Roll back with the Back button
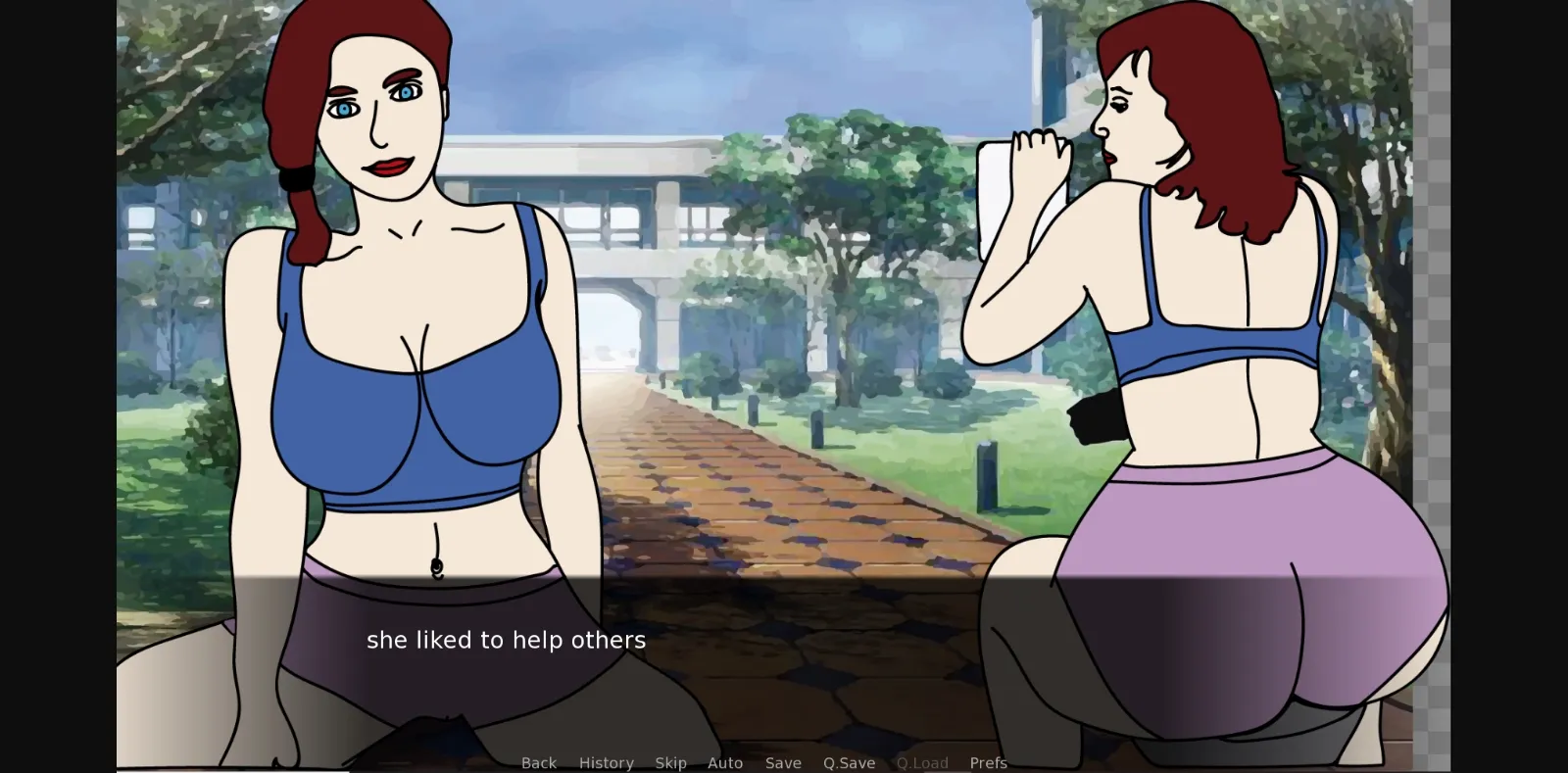Viewport: 1568px width, 773px height. (x=538, y=762)
